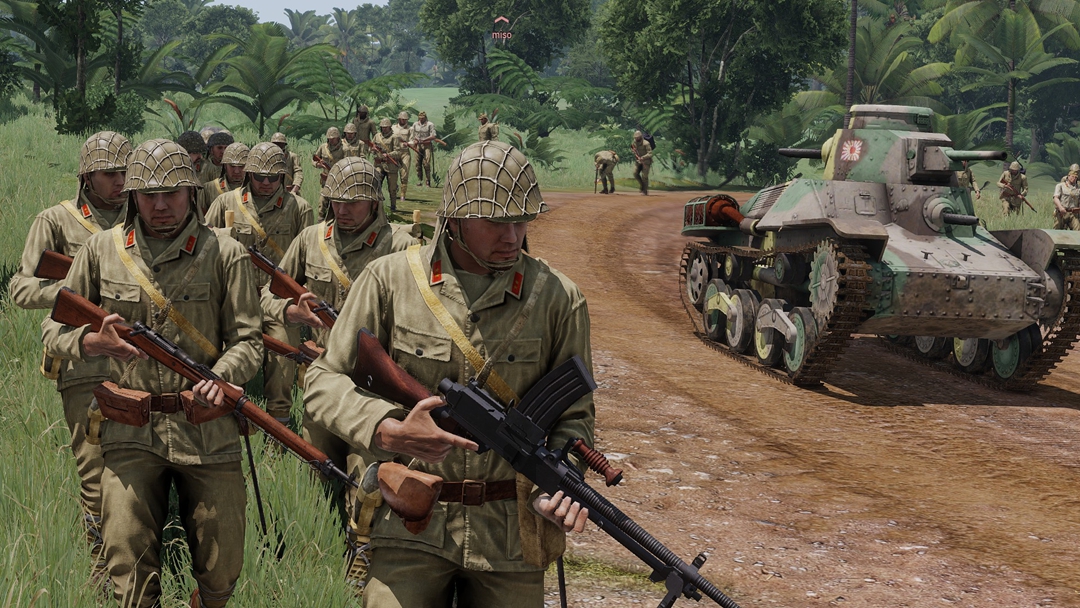The image size is (1080, 608).
Task: Click the red "miso" player marker
Action: pyautogui.click(x=501, y=28)
